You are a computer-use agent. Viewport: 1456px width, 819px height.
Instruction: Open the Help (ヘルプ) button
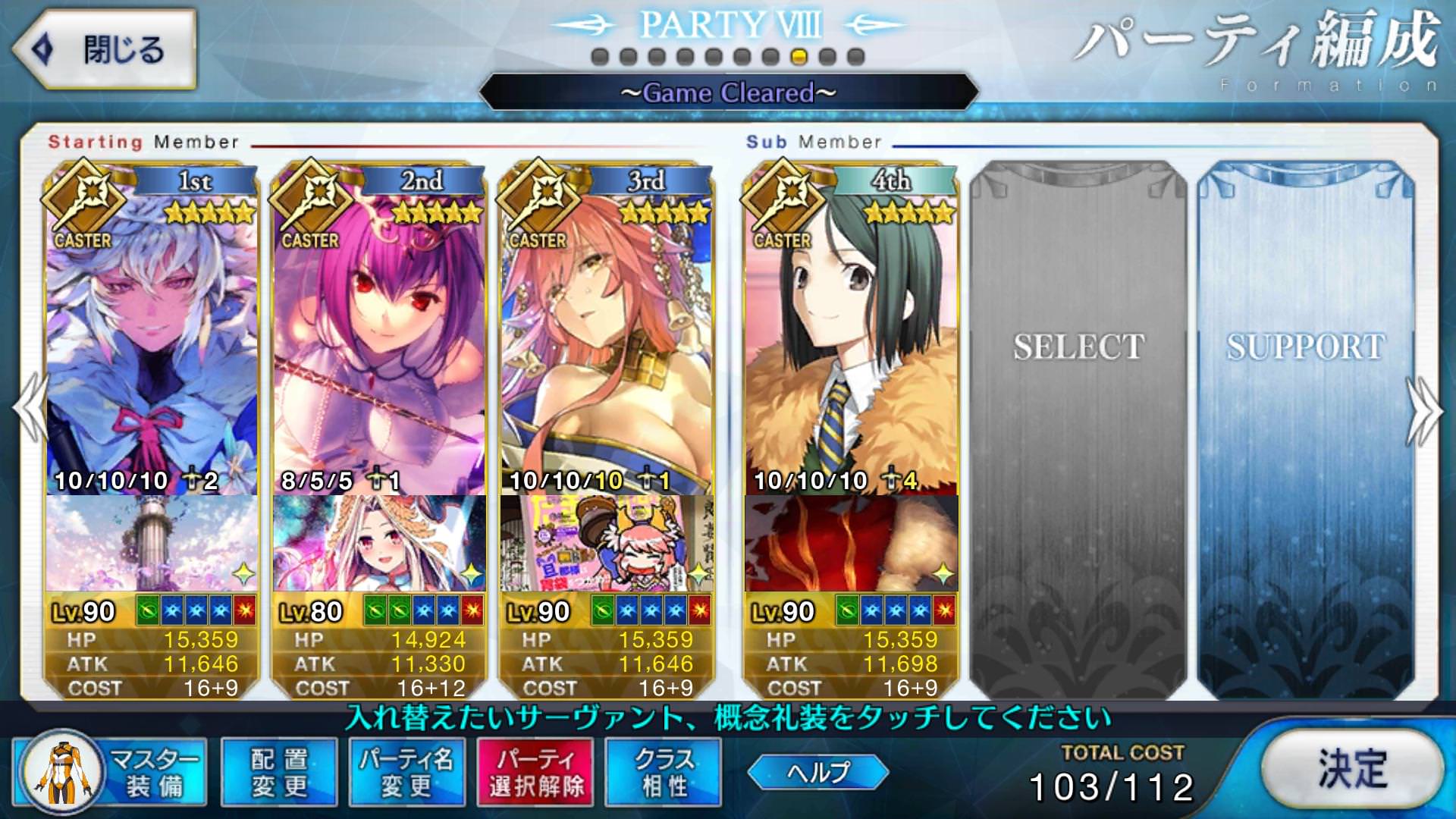817,772
